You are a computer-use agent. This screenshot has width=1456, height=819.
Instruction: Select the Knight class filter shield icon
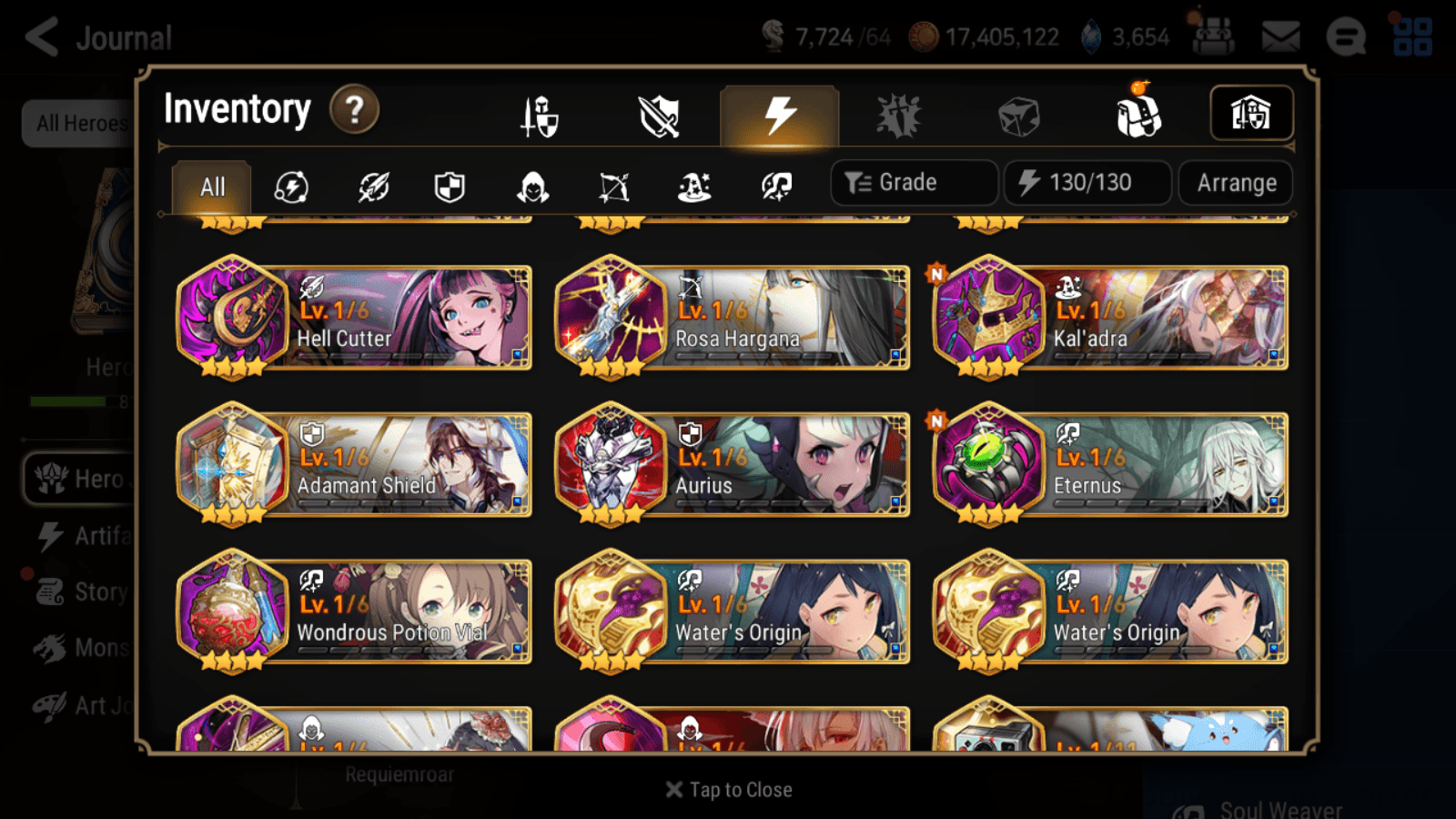pos(450,187)
